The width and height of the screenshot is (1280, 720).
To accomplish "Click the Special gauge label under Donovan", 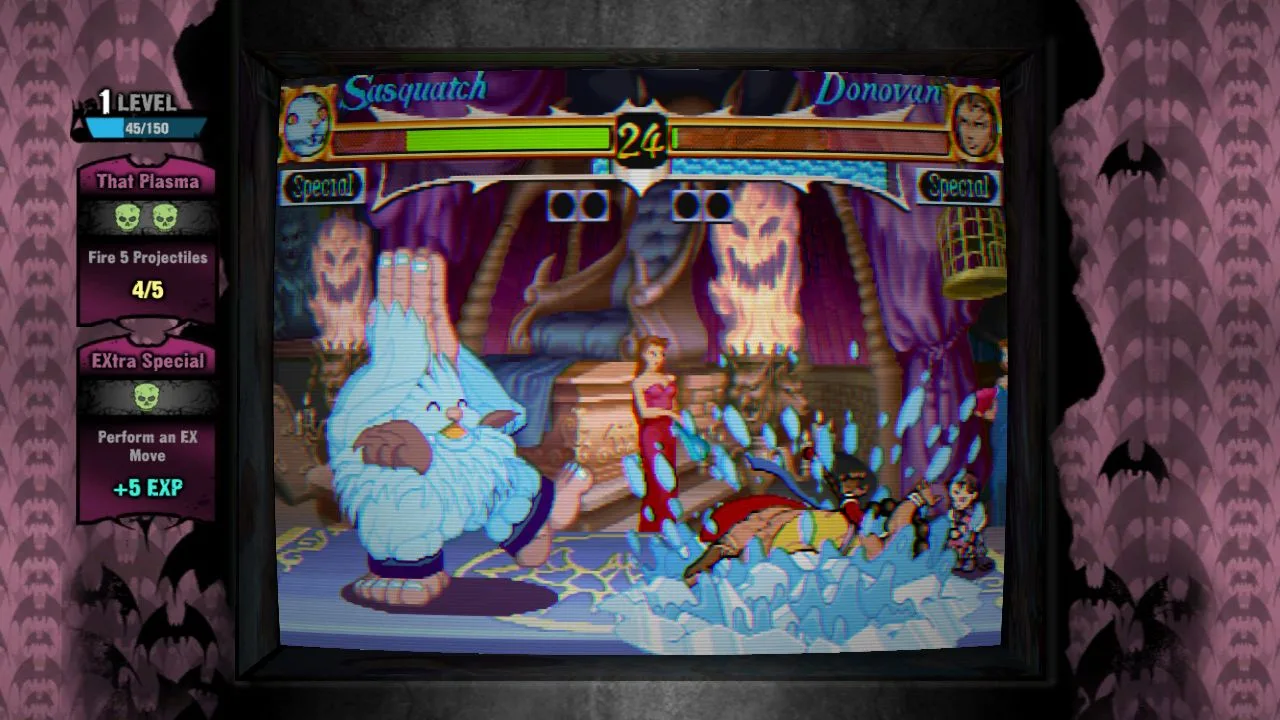I will pos(957,186).
